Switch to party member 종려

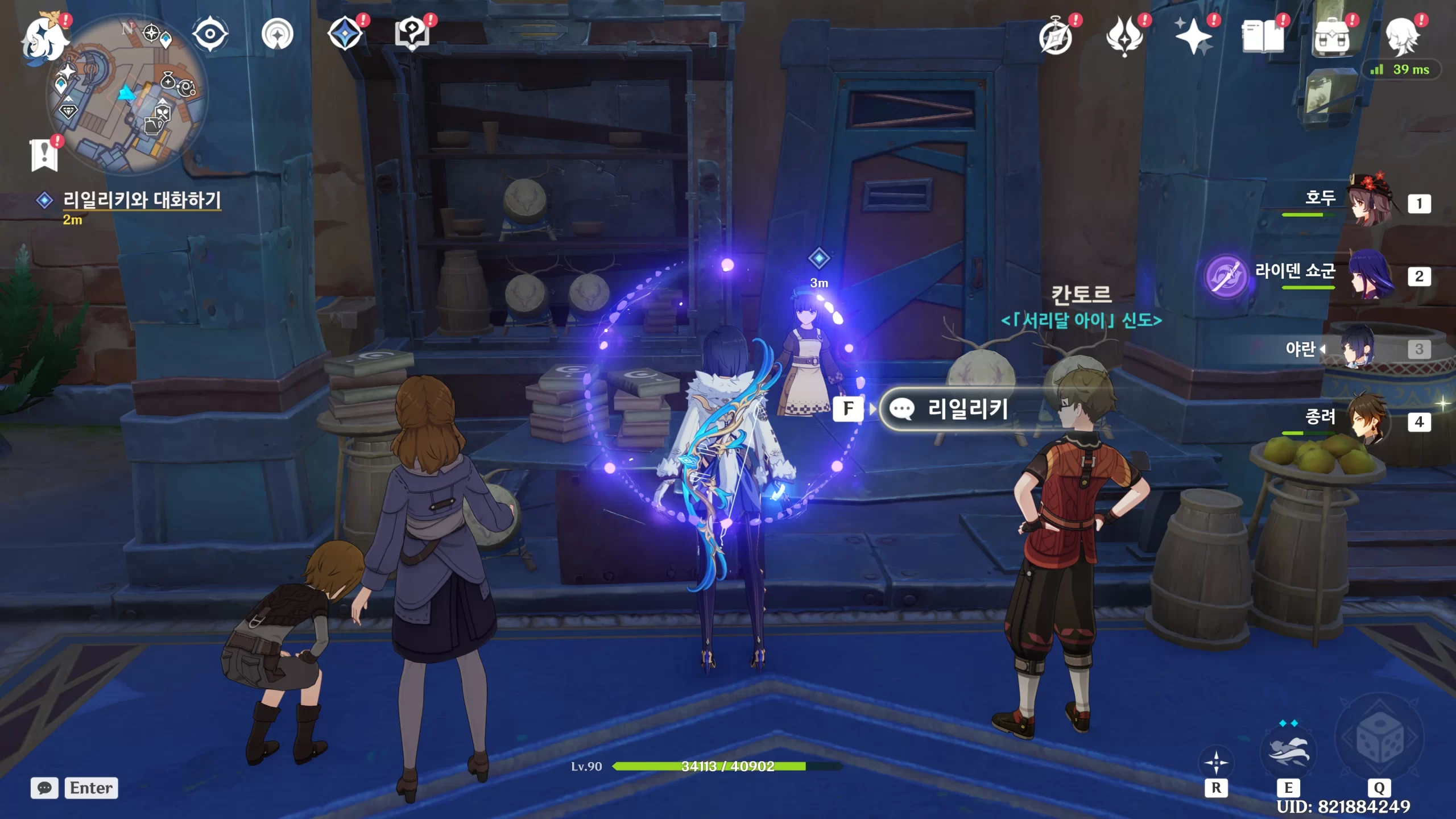(x=1372, y=421)
